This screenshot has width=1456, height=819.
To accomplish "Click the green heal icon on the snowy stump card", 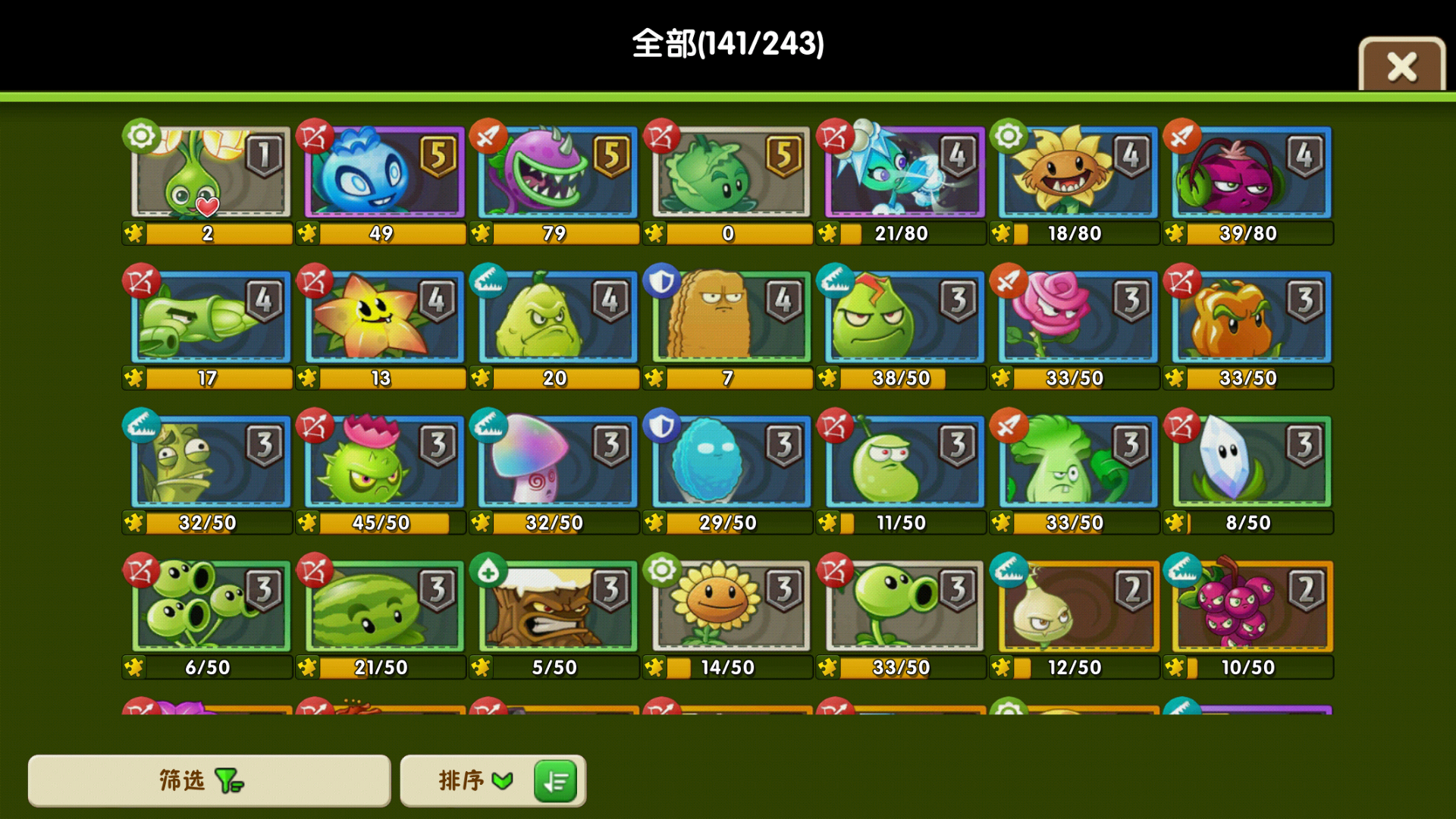I will point(488,570).
